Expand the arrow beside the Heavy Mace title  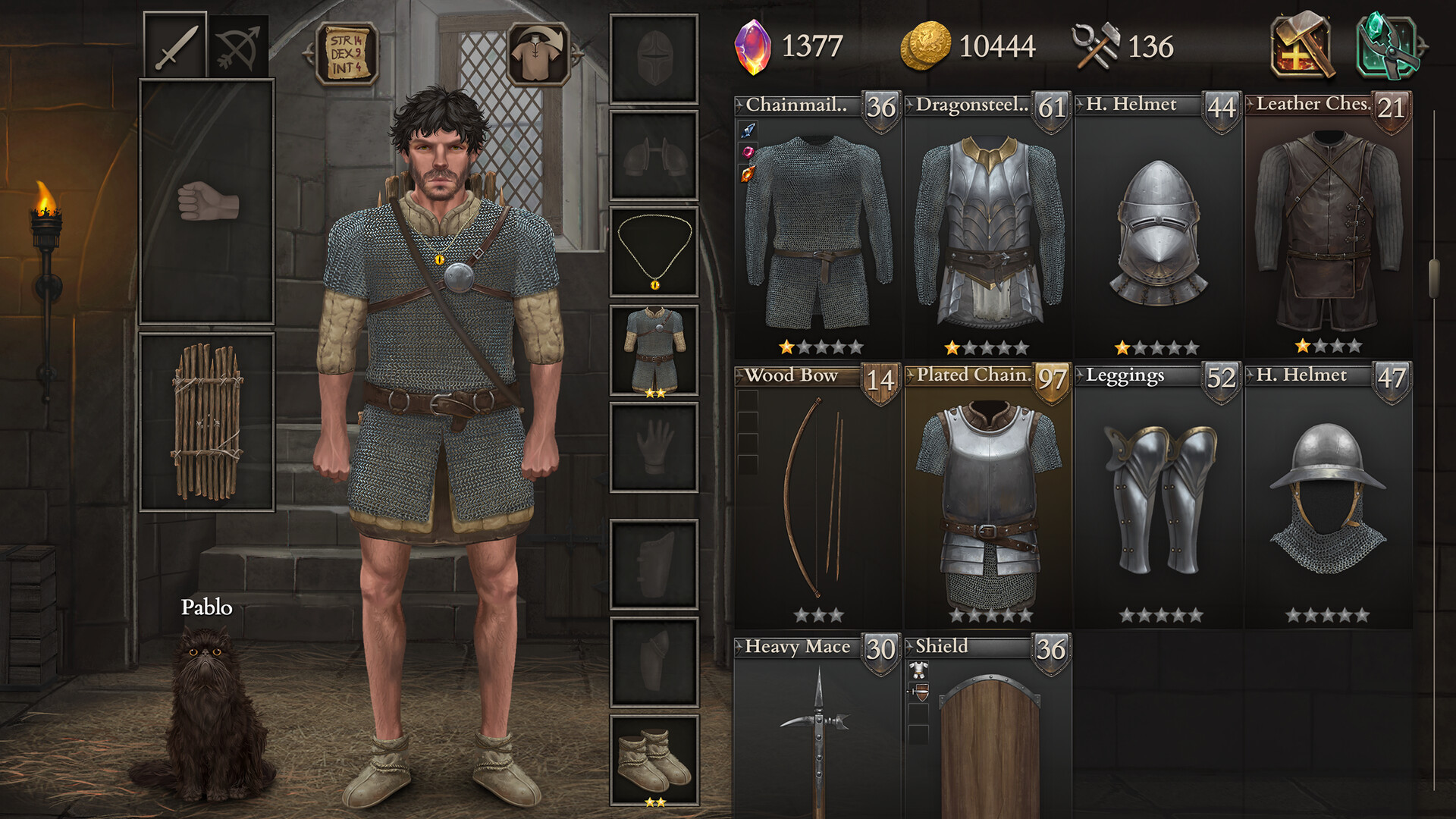[738, 648]
